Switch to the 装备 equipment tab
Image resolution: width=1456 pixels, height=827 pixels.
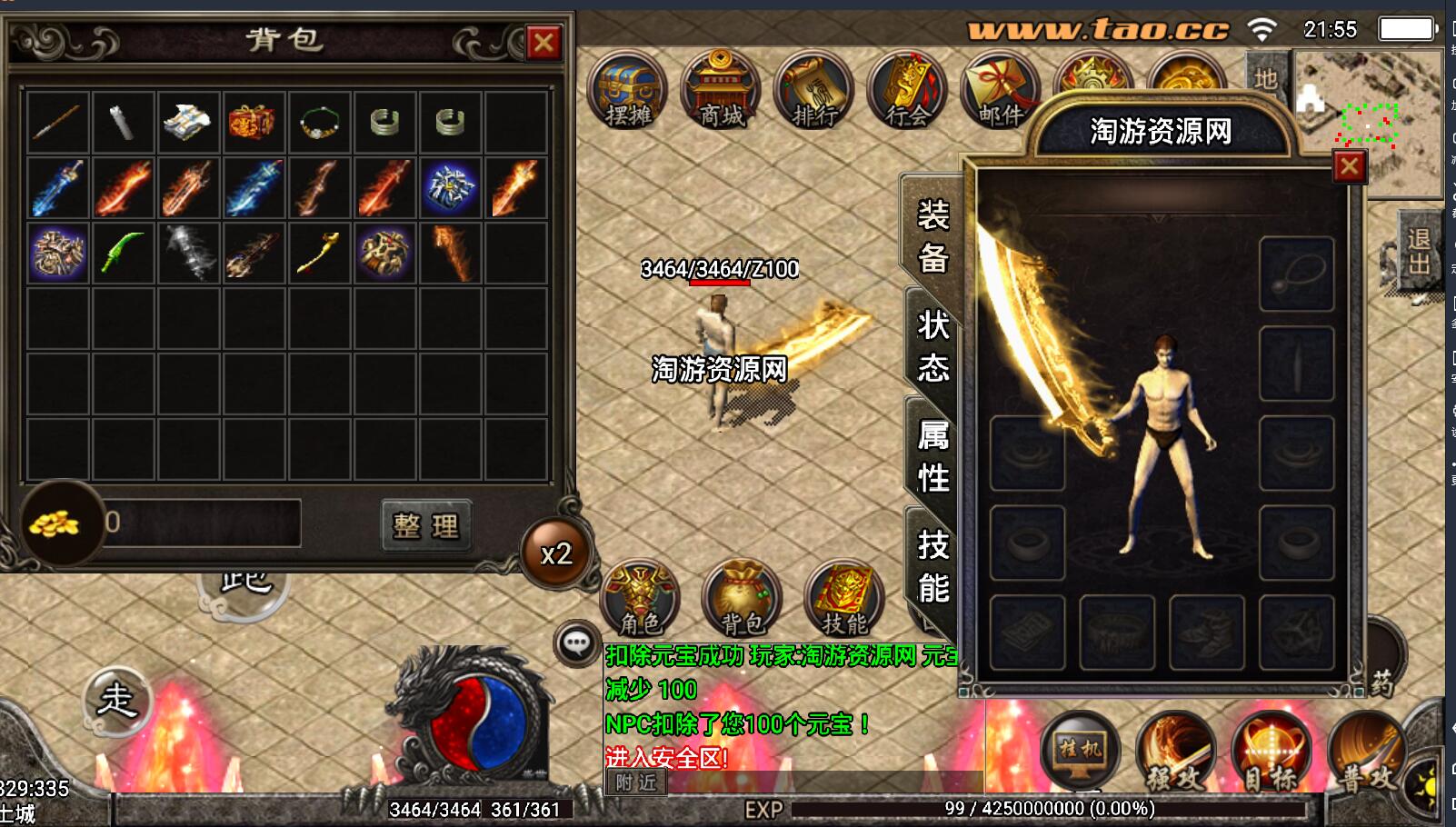click(933, 236)
